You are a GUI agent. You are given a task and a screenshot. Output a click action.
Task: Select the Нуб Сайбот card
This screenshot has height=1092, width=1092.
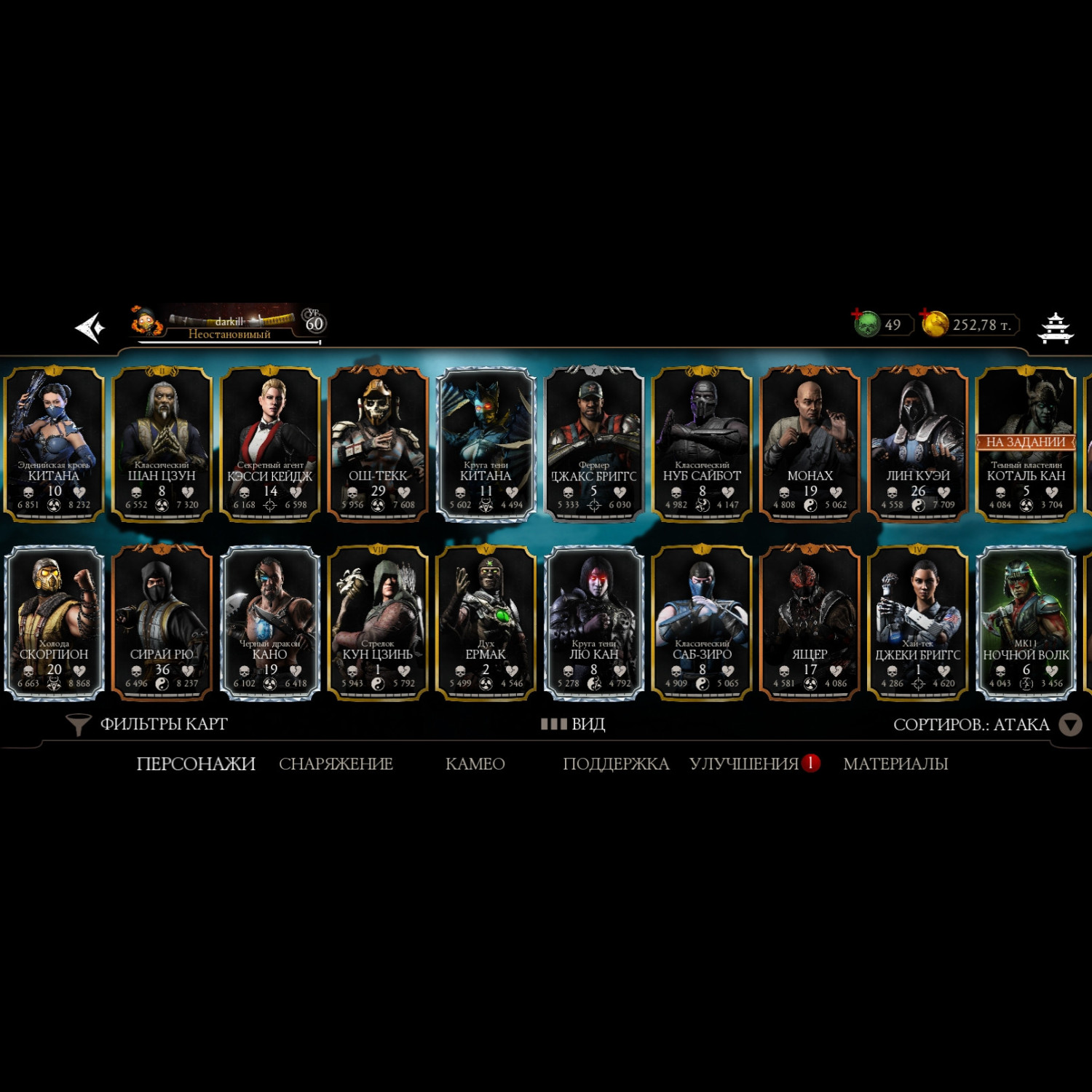tap(702, 444)
